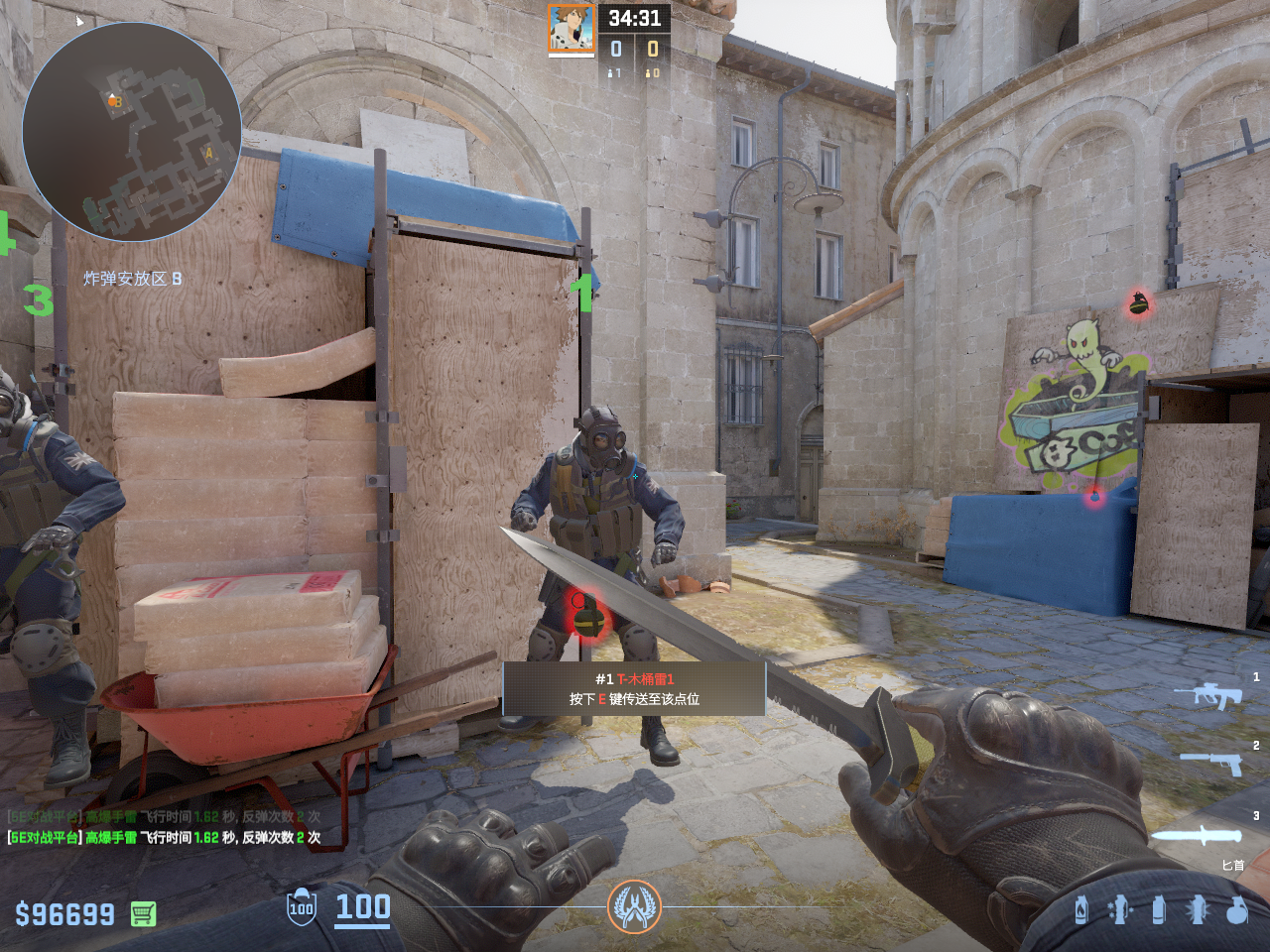Image resolution: width=1270 pixels, height=952 pixels.
Task: Select the round HE grenade icon
Action: tap(1236, 909)
